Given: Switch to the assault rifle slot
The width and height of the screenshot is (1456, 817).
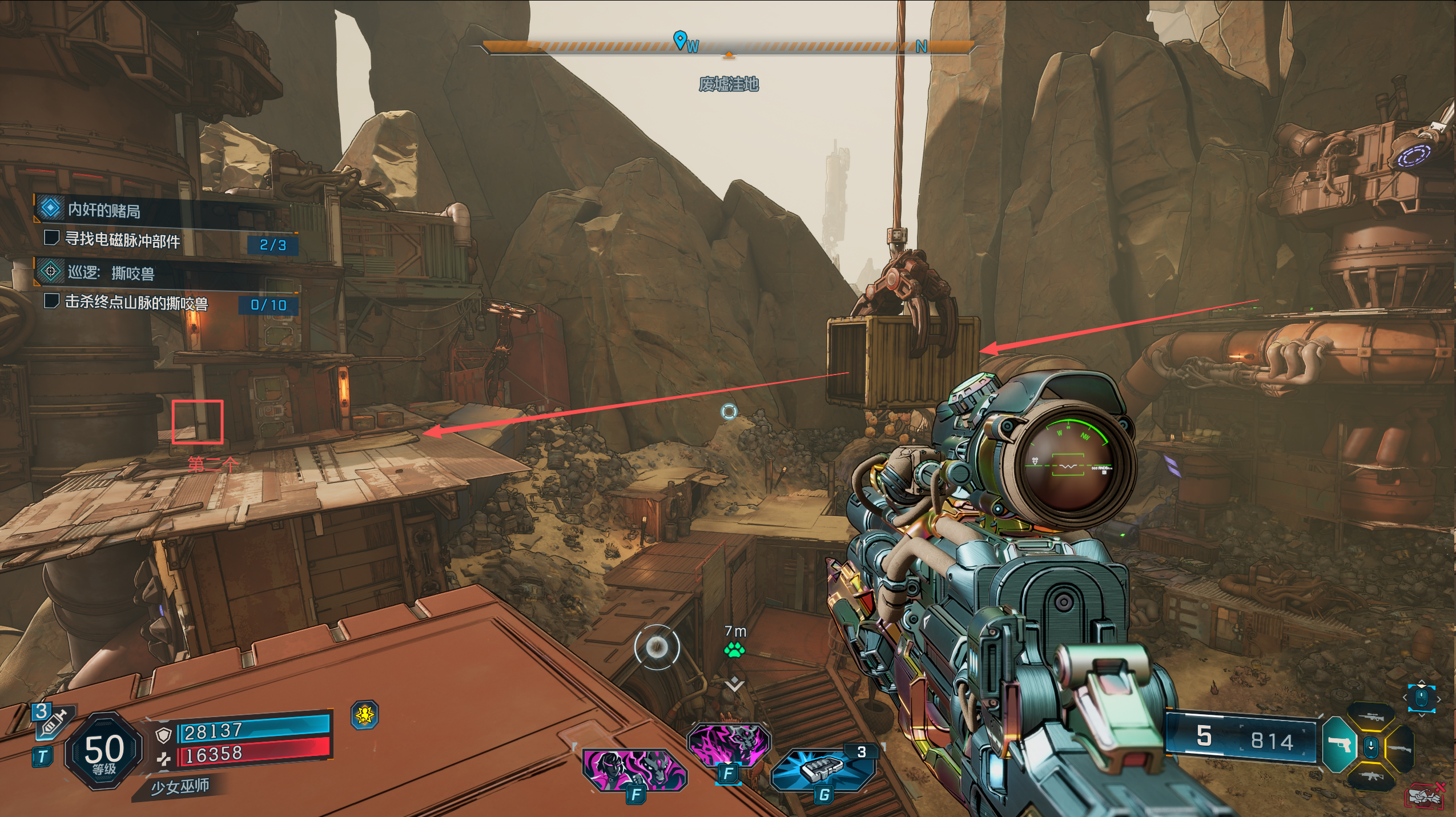Looking at the screenshot, I should 1371,776.
